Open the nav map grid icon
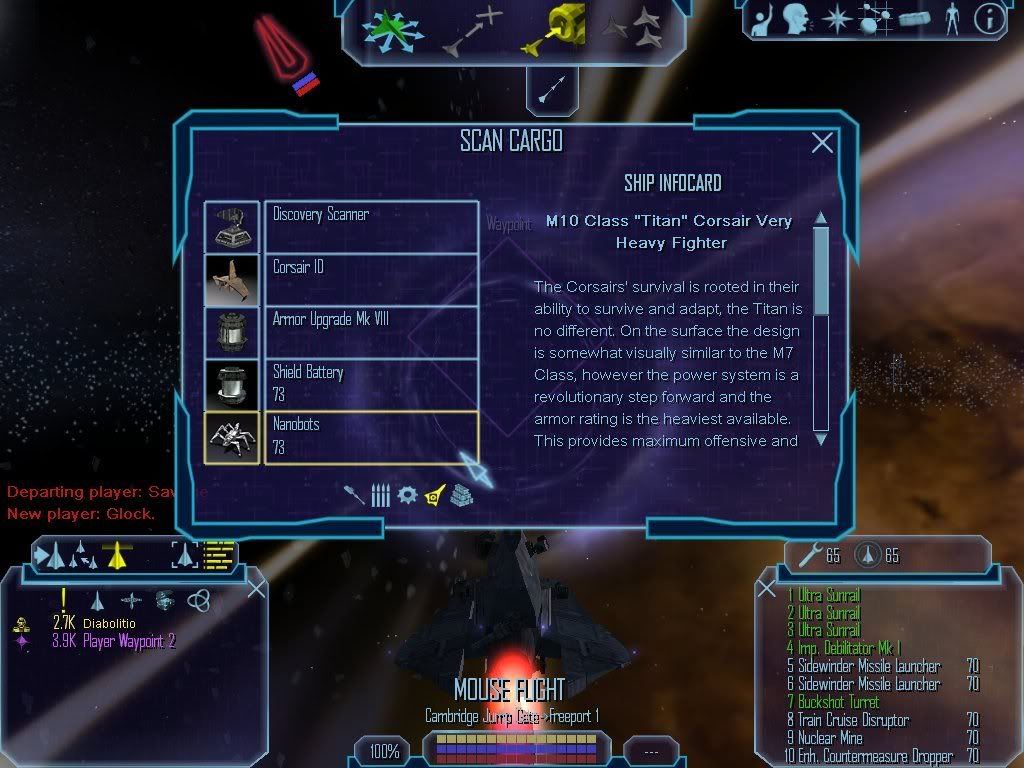This screenshot has width=1024, height=768. click(x=875, y=20)
